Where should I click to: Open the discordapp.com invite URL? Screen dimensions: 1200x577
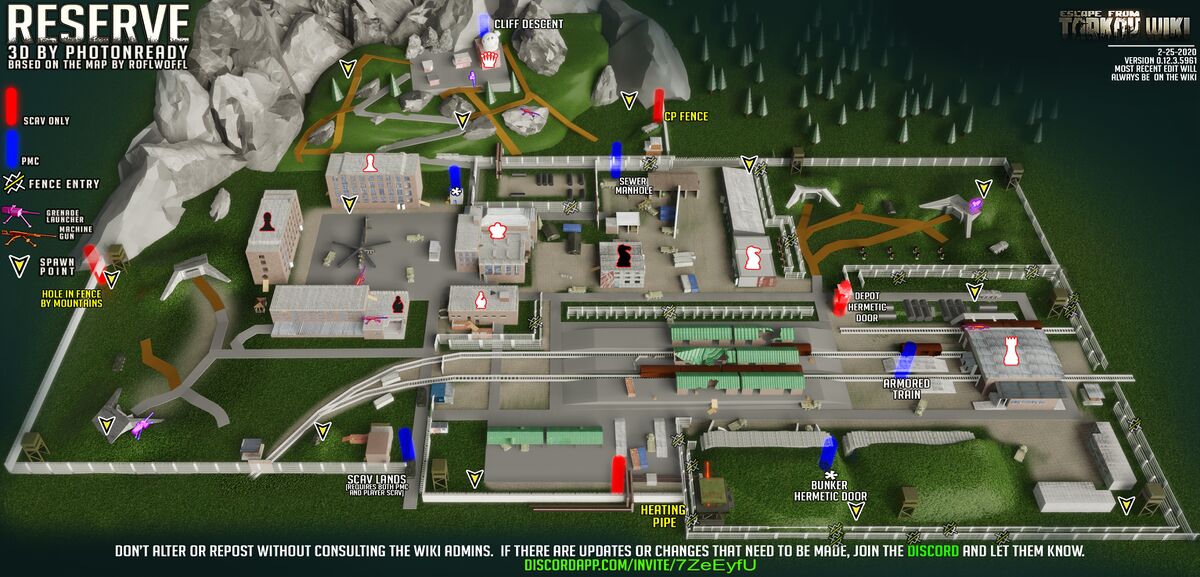pyautogui.click(x=640, y=566)
